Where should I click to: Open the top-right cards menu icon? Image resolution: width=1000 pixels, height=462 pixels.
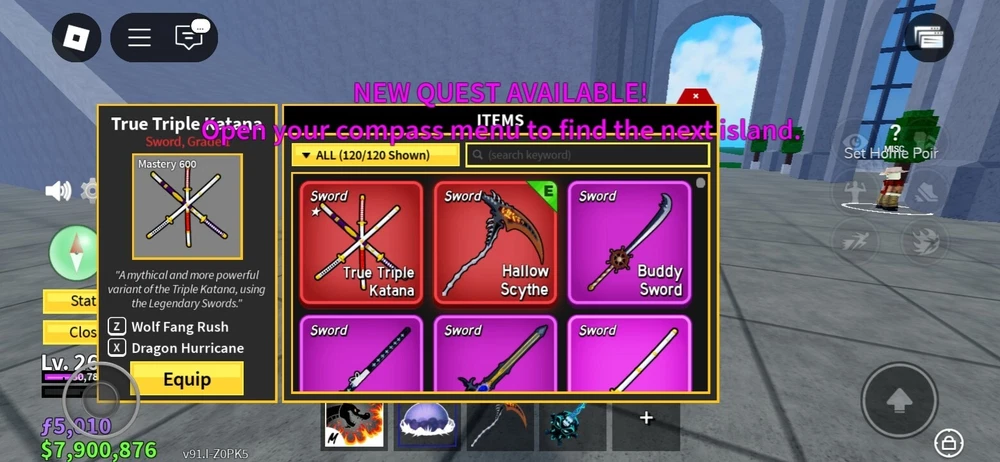[928, 37]
